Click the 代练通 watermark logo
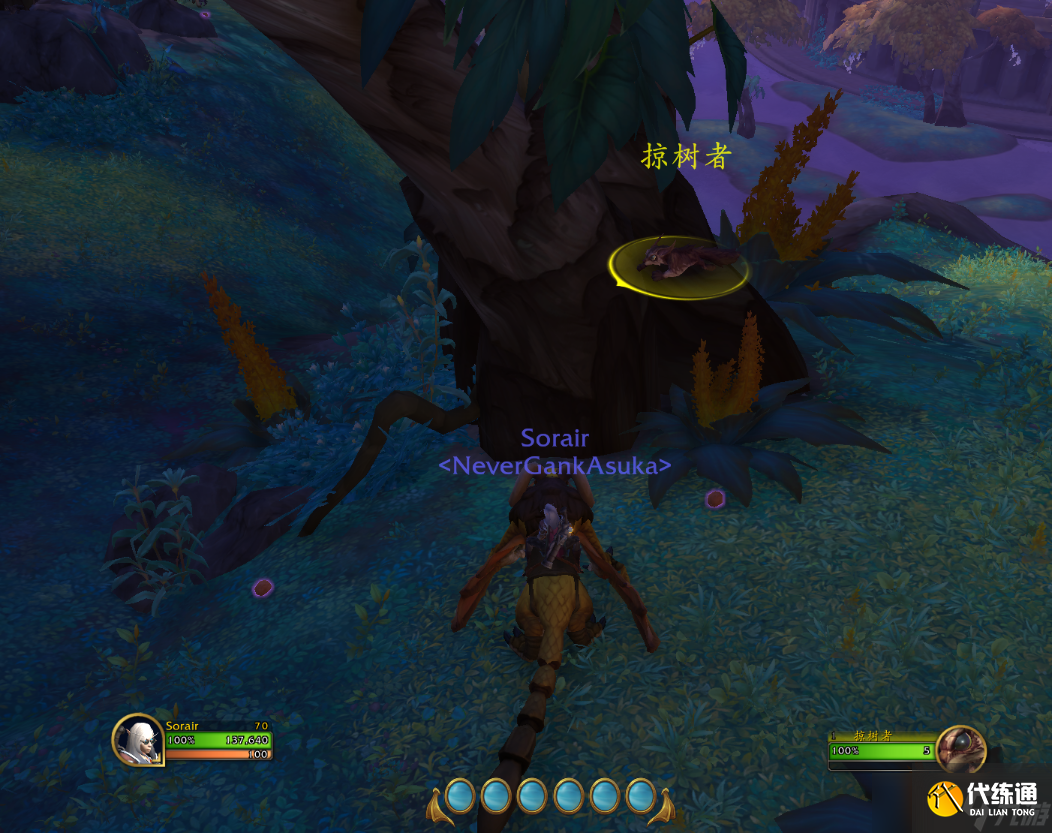This screenshot has height=833, width=1052. click(982, 799)
